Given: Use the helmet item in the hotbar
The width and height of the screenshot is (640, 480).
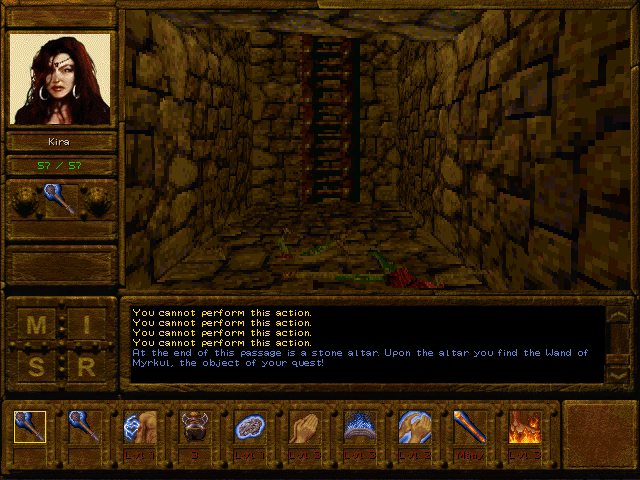Looking at the screenshot, I should pos(192,428).
